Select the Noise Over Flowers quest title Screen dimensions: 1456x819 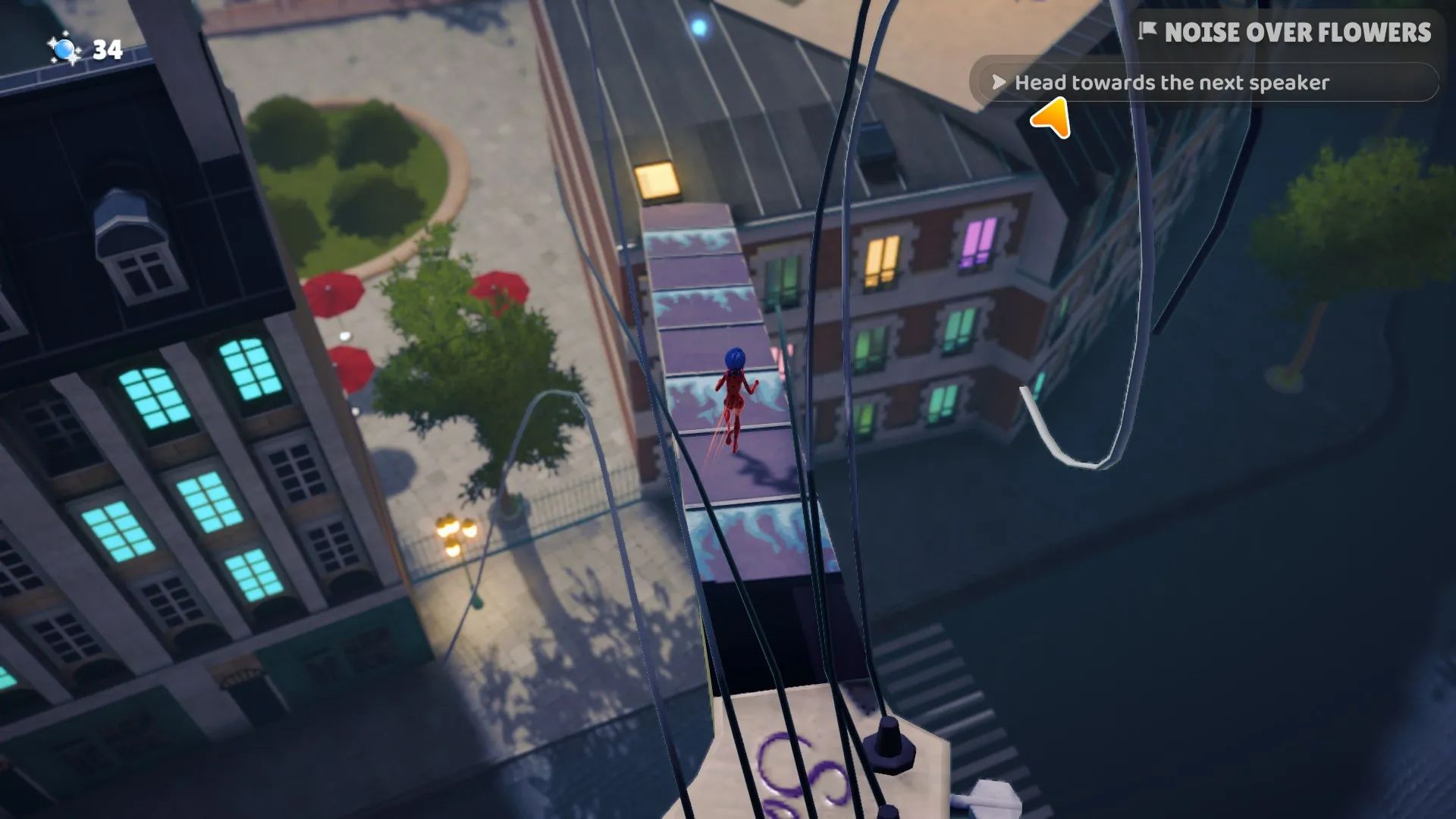pos(1297,33)
